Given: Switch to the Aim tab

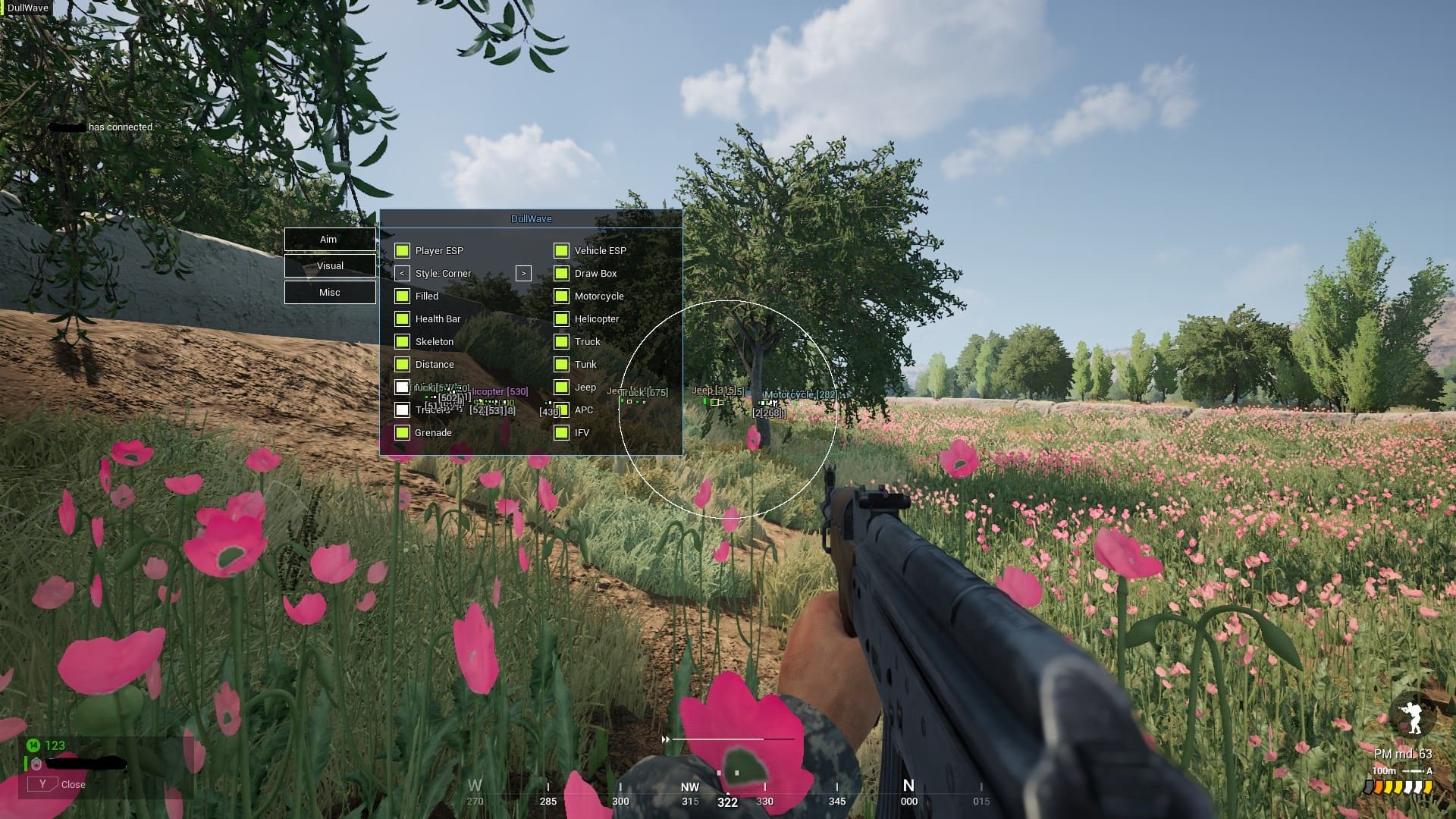Looking at the screenshot, I should point(329,240).
